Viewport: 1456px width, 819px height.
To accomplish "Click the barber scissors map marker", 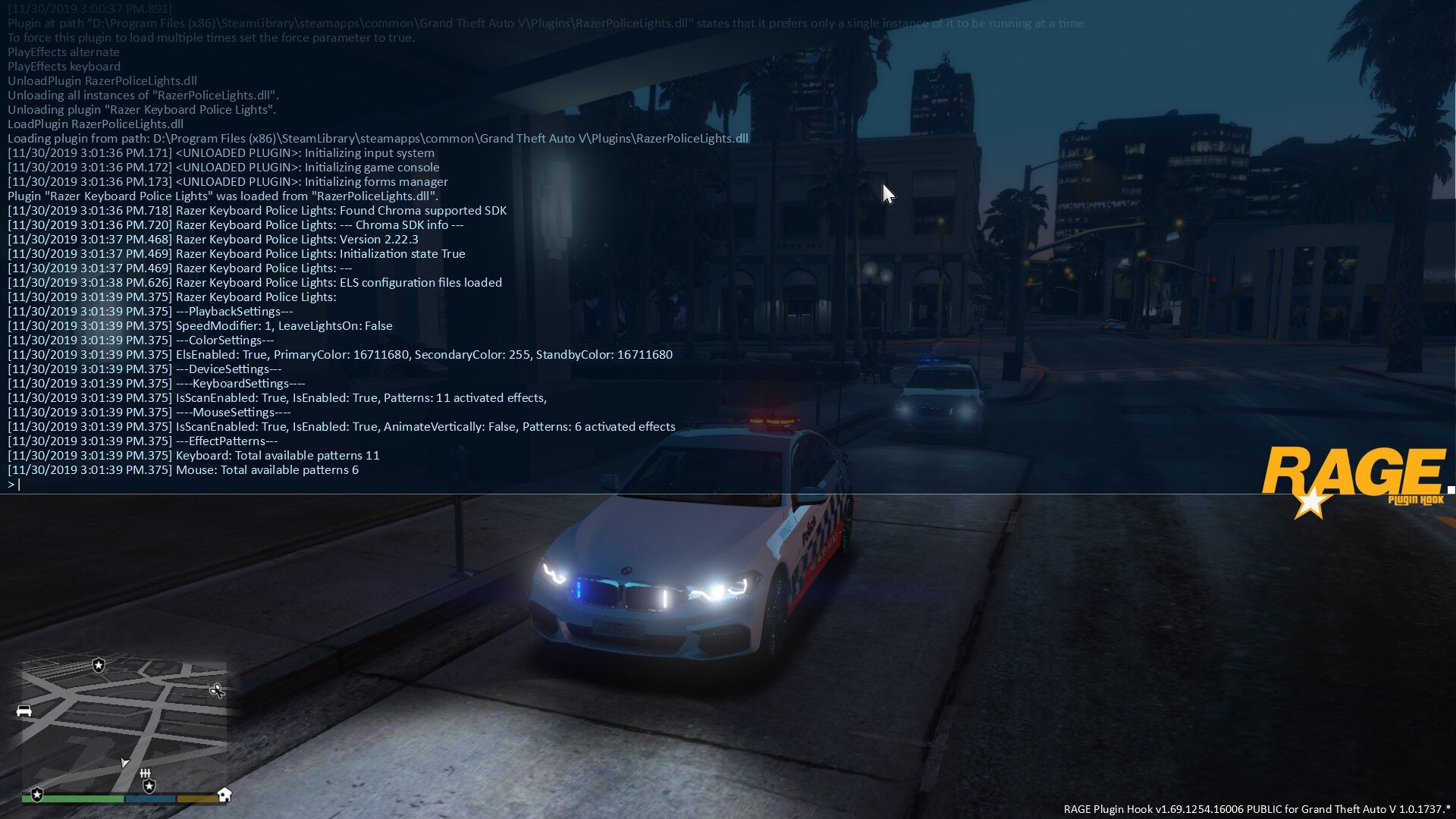I will 217,690.
